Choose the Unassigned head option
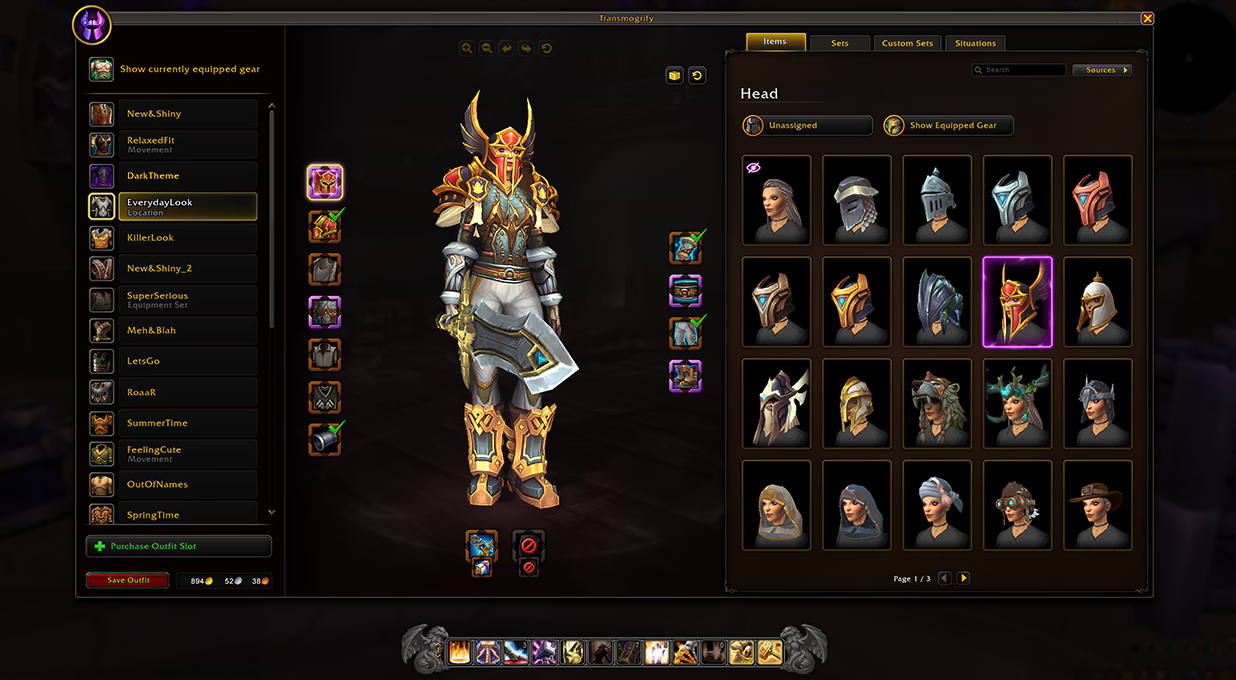 click(x=807, y=126)
